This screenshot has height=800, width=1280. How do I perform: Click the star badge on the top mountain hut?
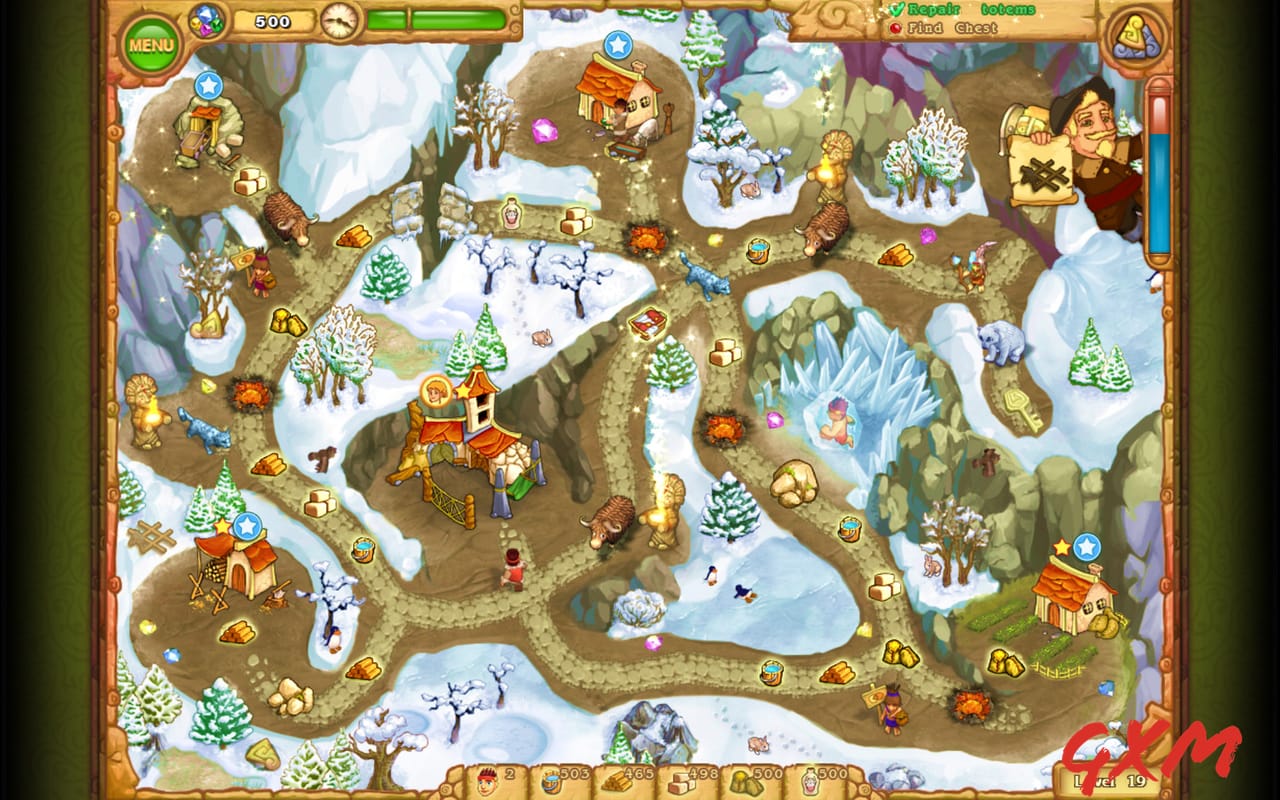click(x=620, y=45)
